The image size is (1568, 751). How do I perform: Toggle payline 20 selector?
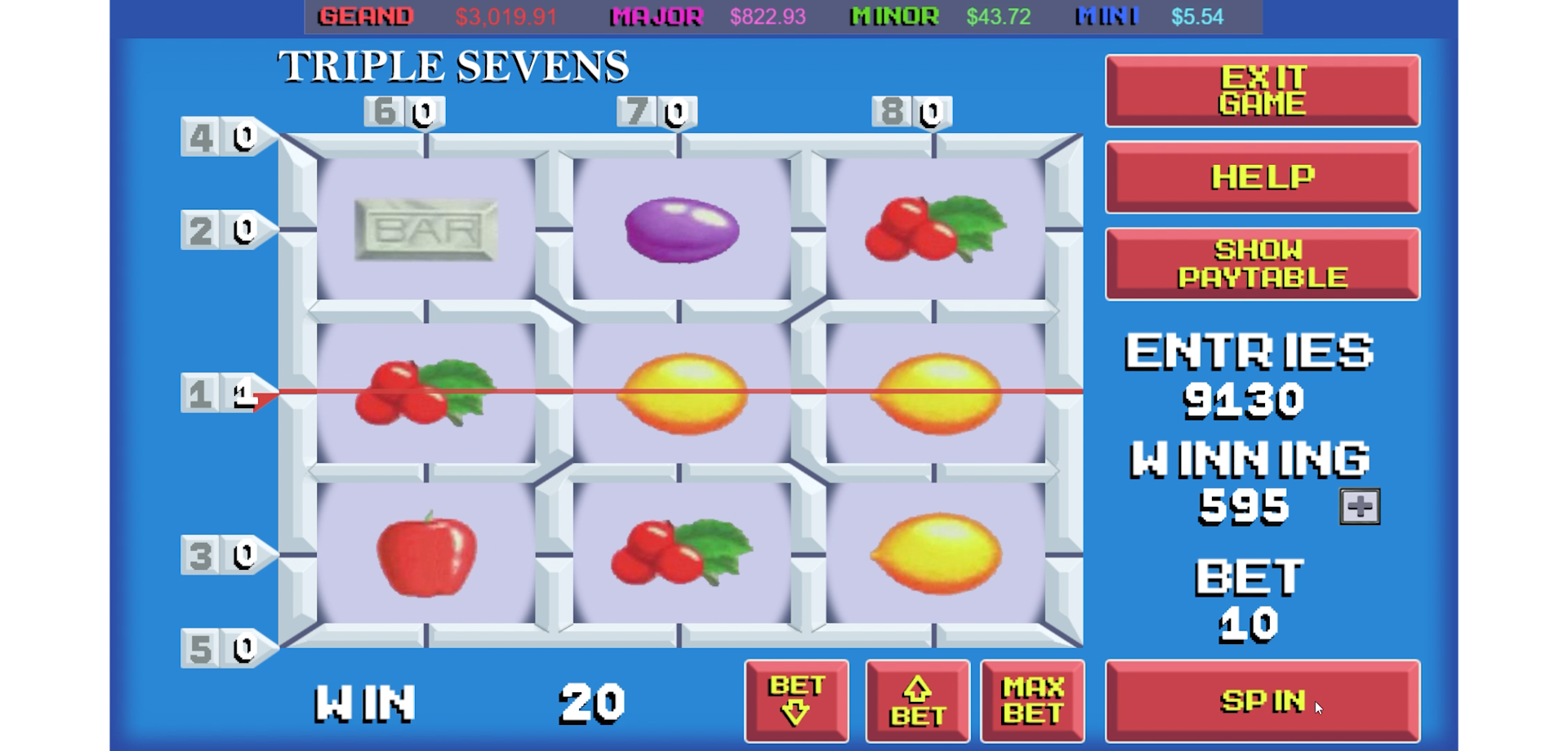(219, 229)
